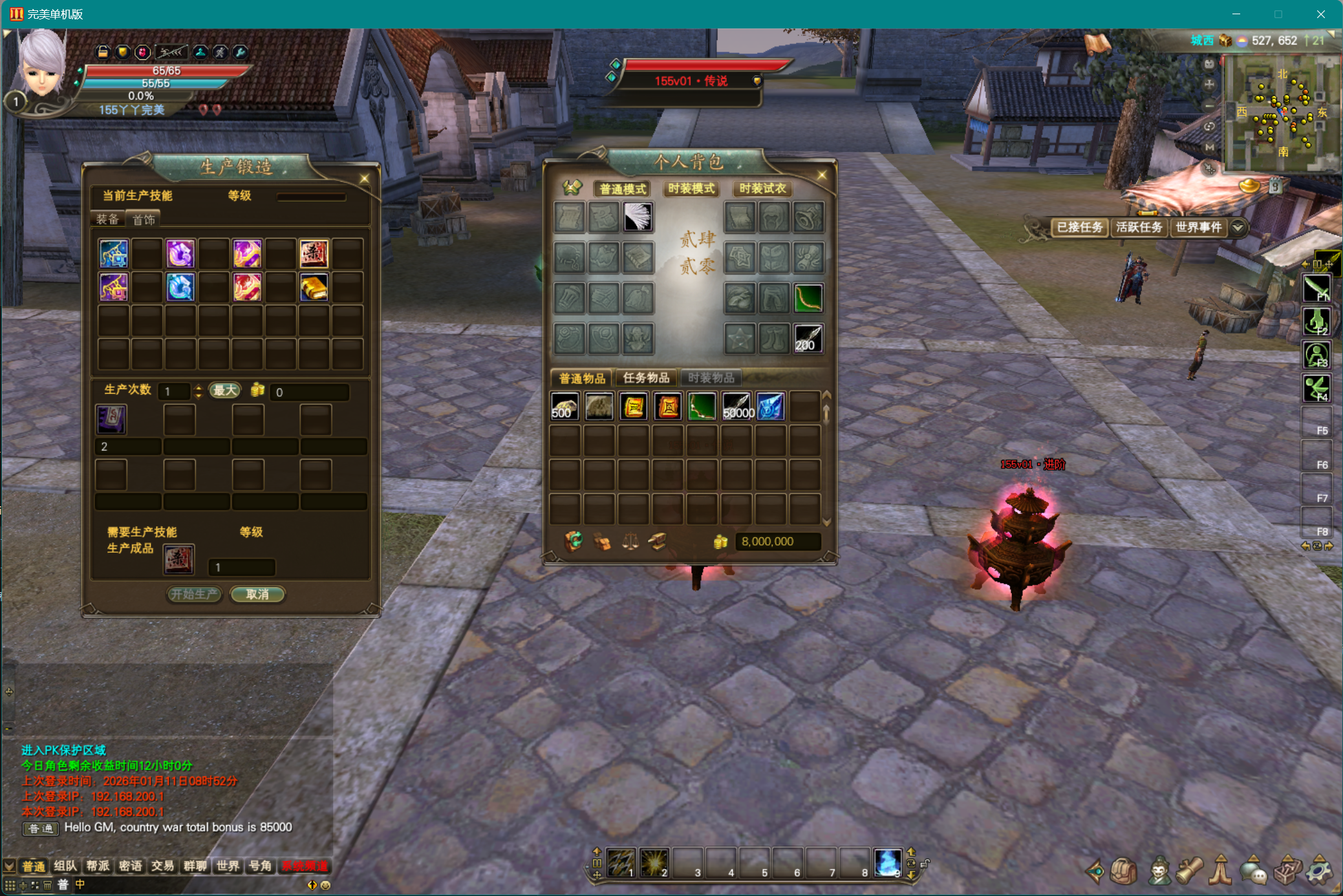This screenshot has width=1343, height=896.
Task: Switch to the 首饰 tab
Action: (144, 220)
